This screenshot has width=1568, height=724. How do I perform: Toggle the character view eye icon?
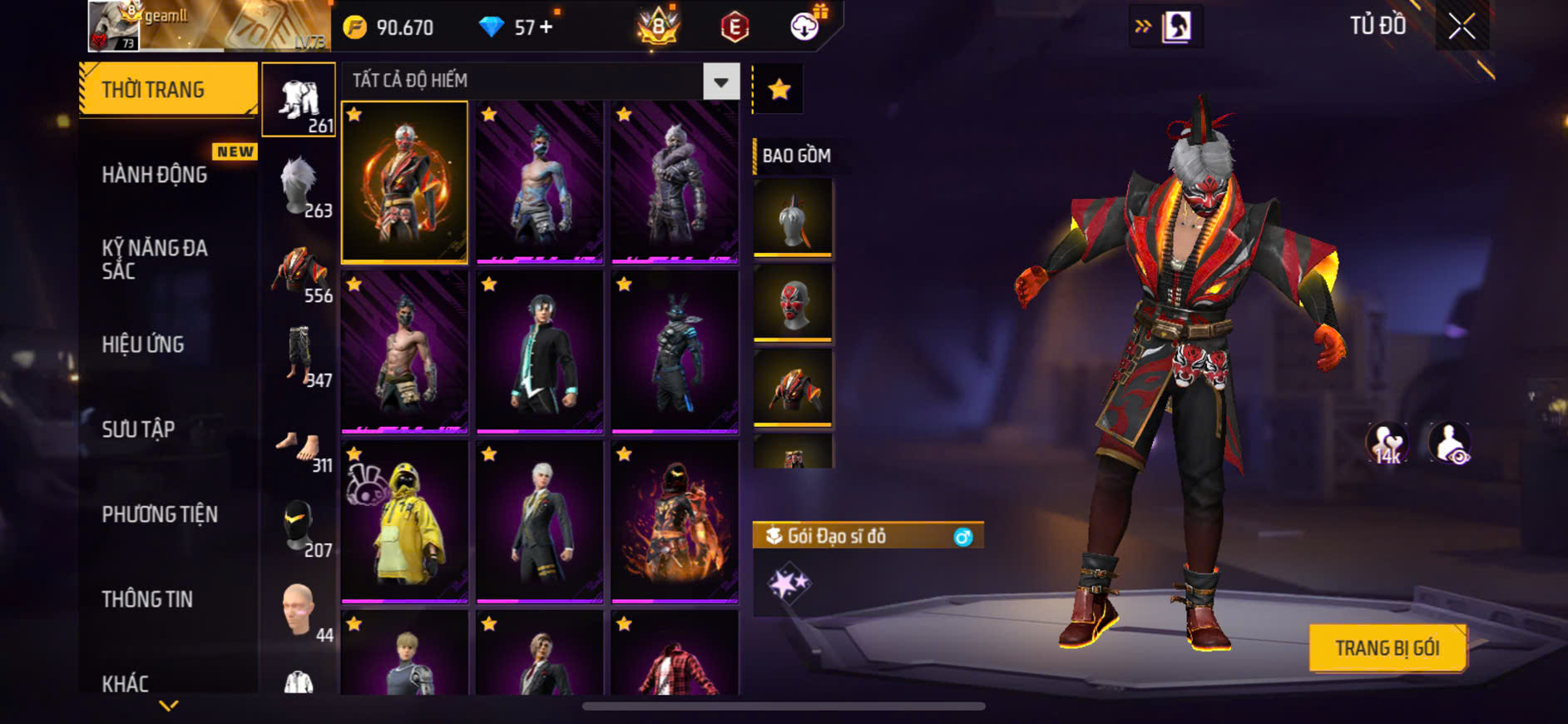[1449, 443]
